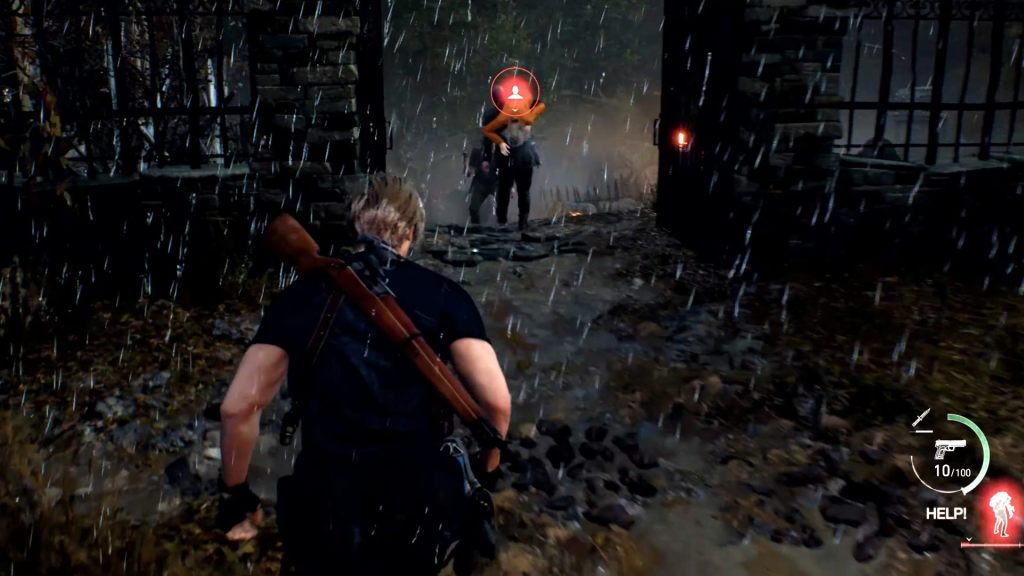This screenshot has height=576, width=1024.
Task: Click the combat knife icon
Action: tap(921, 419)
